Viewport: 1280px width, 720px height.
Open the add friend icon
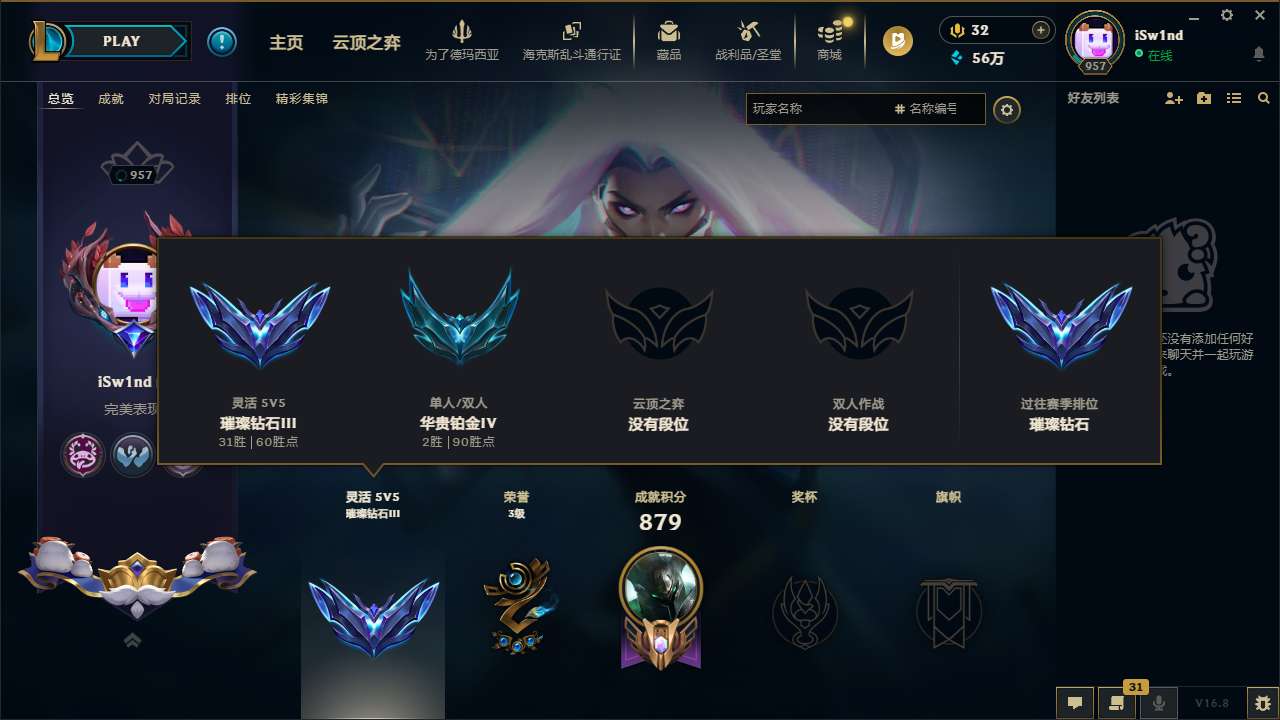coord(1172,98)
